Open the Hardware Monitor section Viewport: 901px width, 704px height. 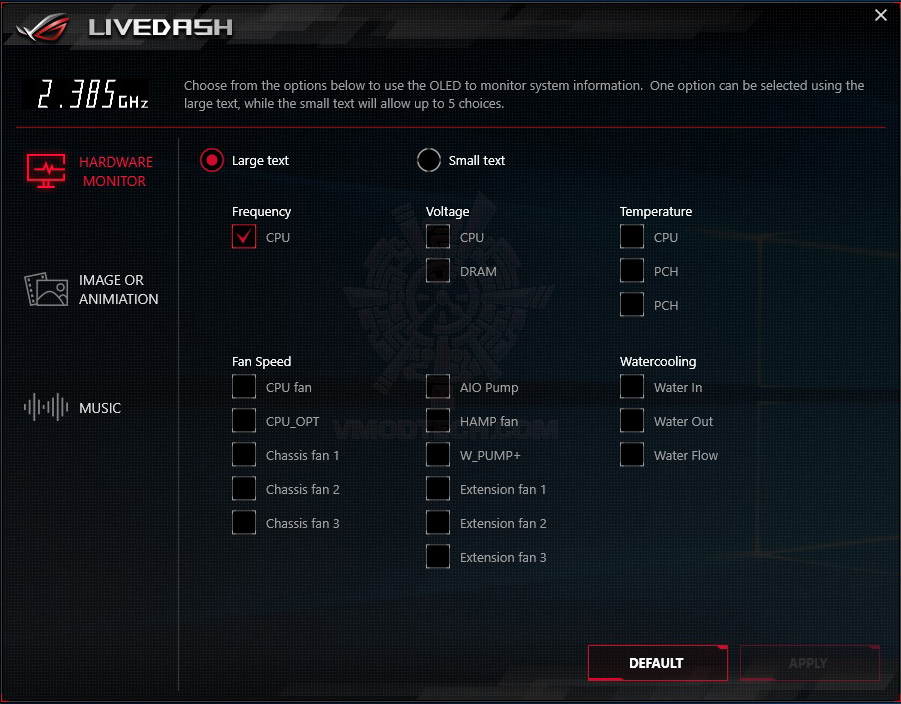(90, 171)
